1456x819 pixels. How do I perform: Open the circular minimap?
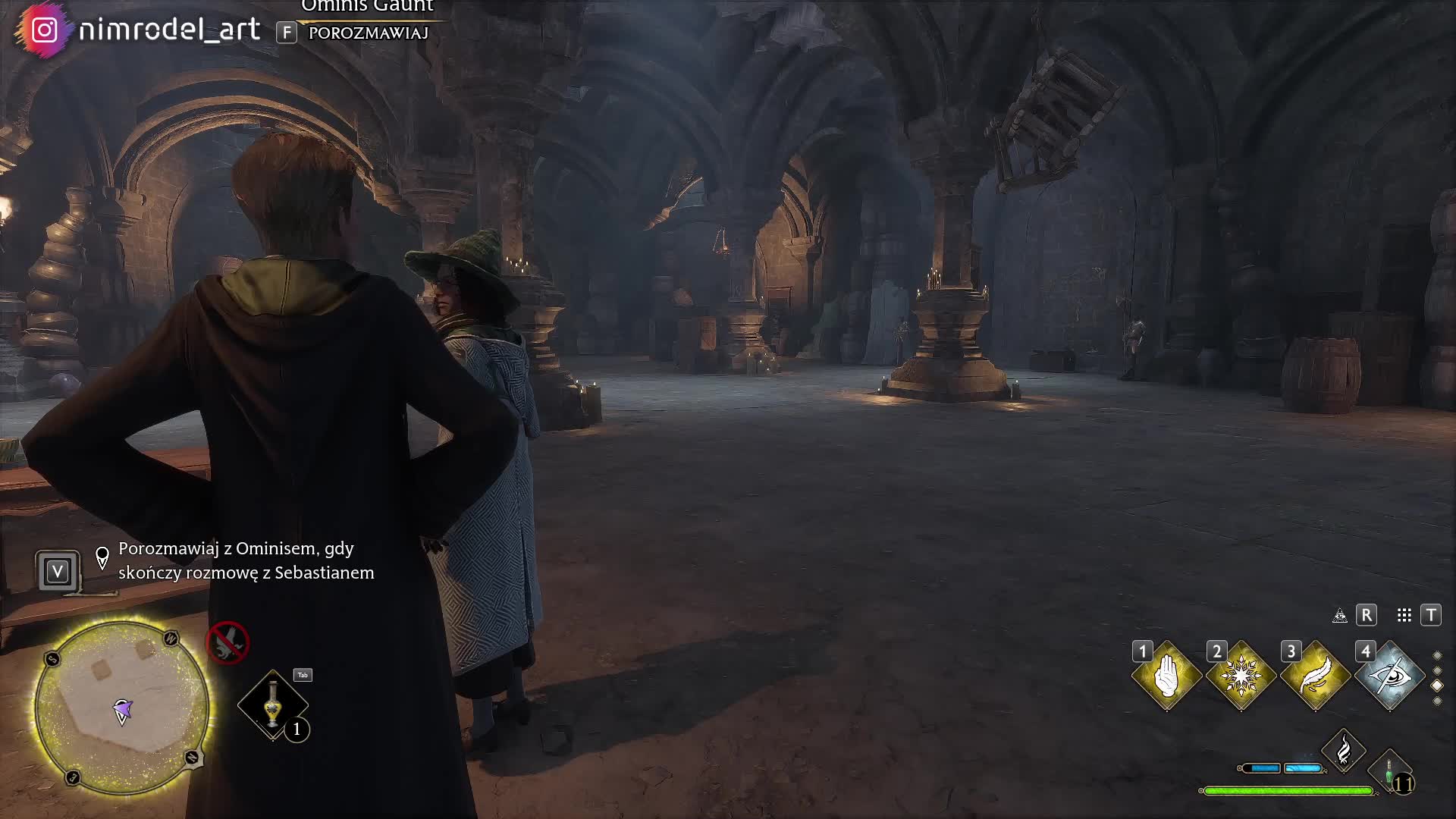tap(122, 707)
